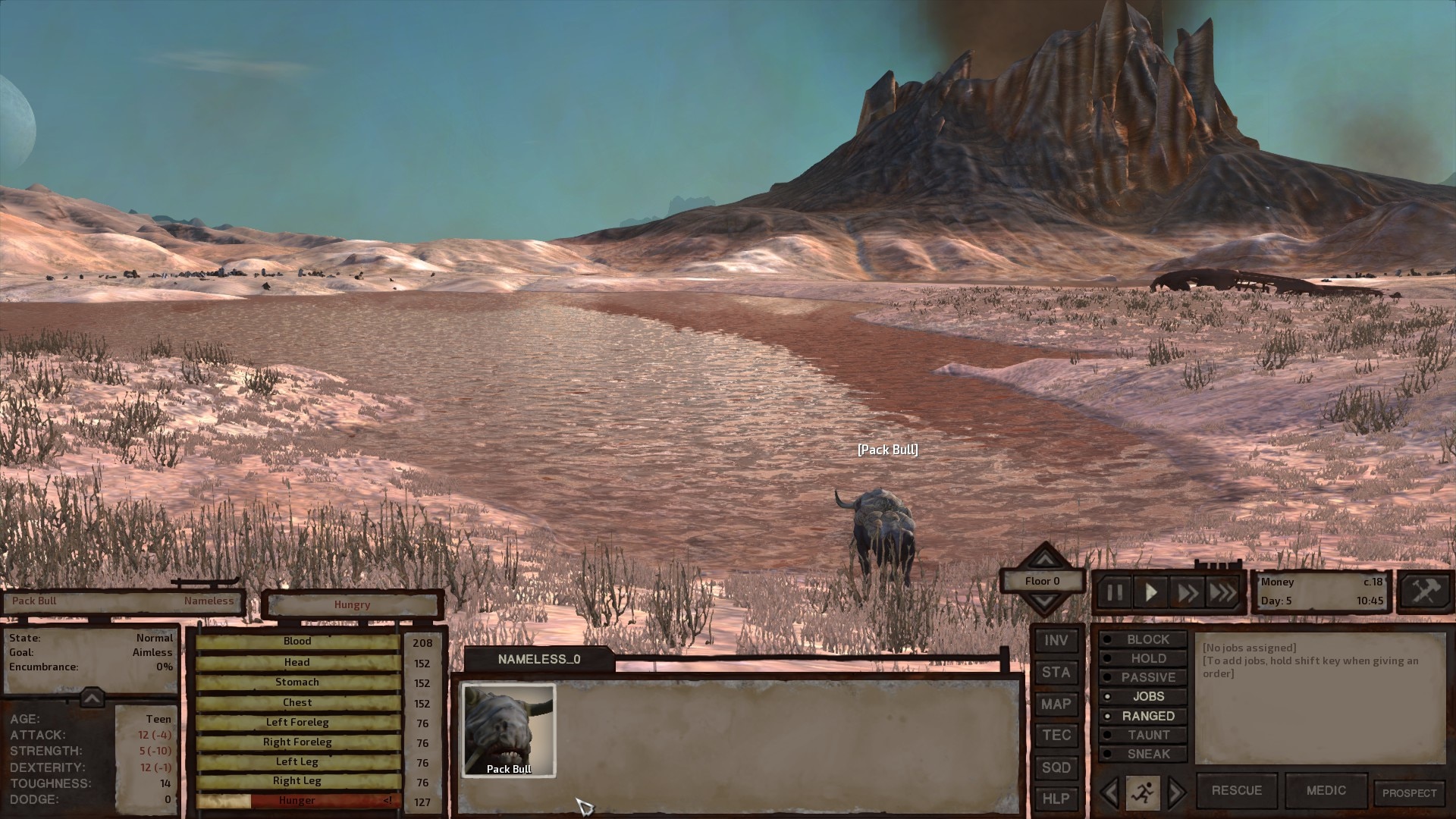Click the RESCUE button
The height and width of the screenshot is (819, 1456).
pos(1236,790)
